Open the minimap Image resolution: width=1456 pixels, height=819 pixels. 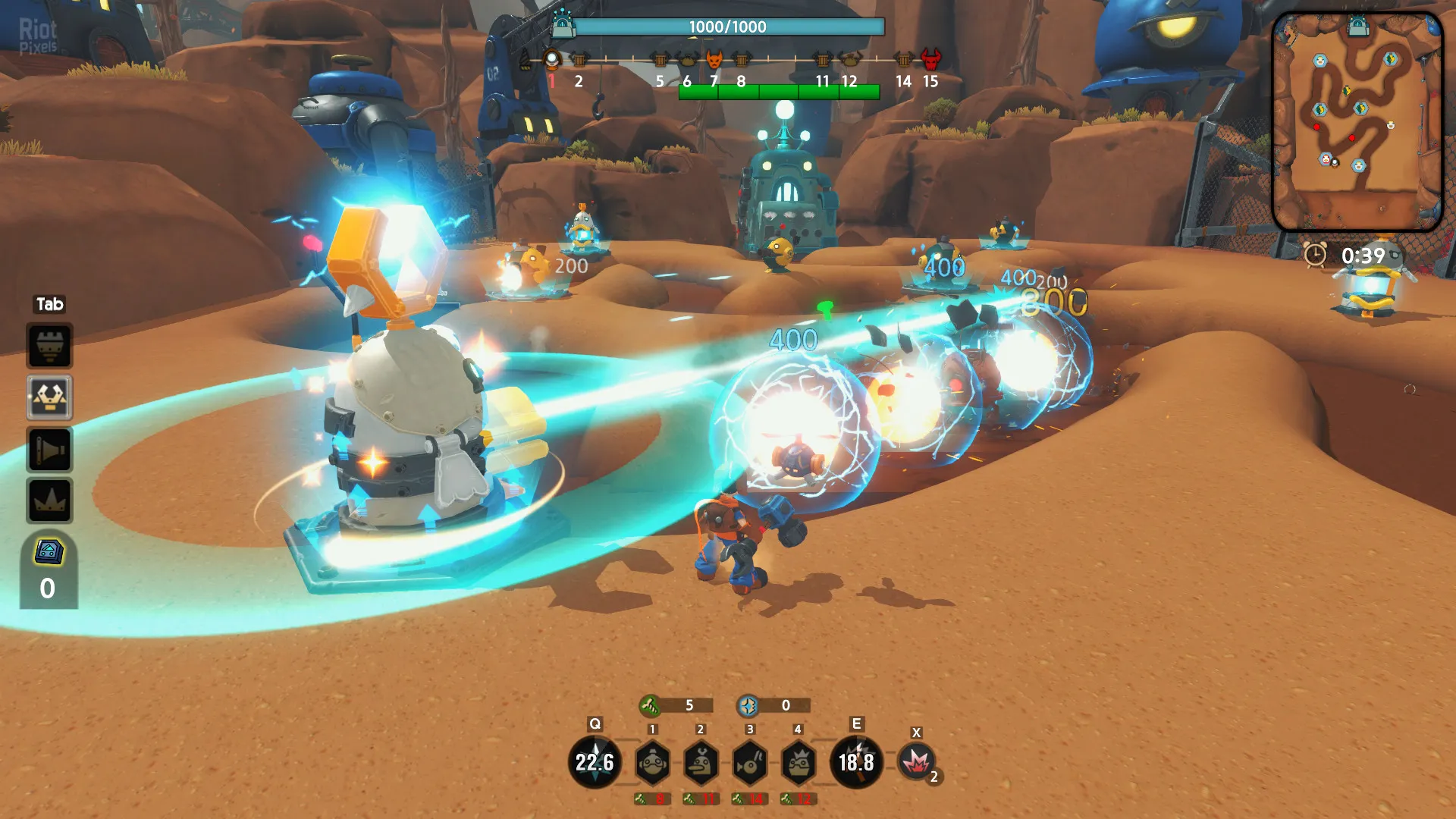click(x=1357, y=121)
